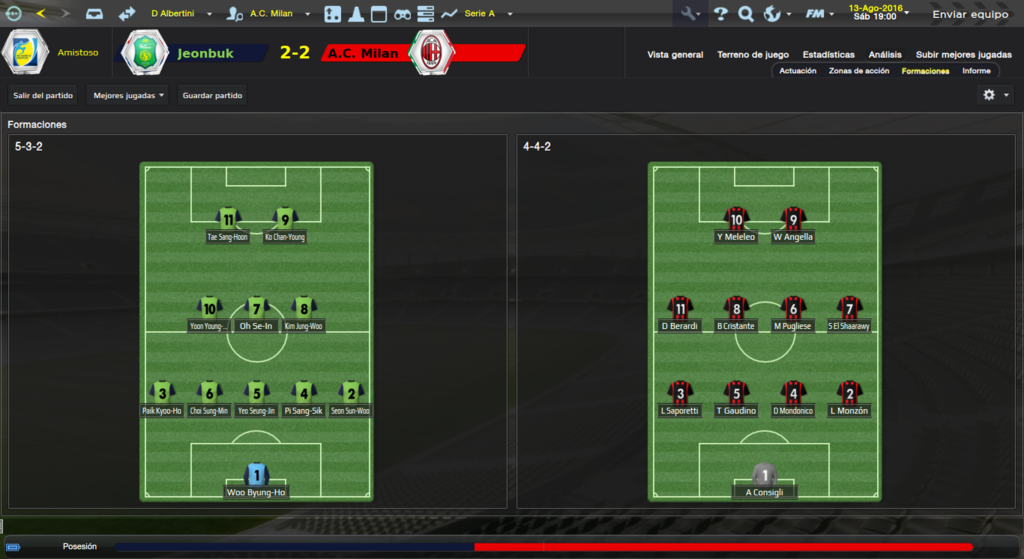Open the Mejores jugadas dropdown

click(x=128, y=96)
